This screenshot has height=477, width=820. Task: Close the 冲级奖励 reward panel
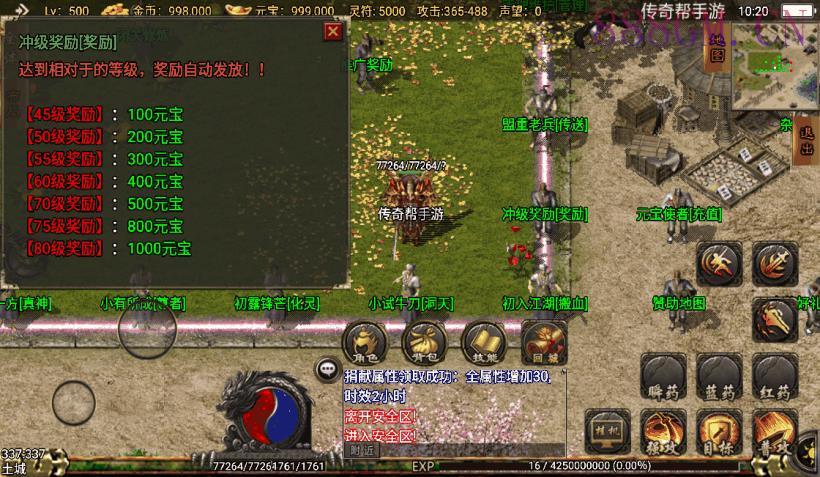pyautogui.click(x=333, y=31)
